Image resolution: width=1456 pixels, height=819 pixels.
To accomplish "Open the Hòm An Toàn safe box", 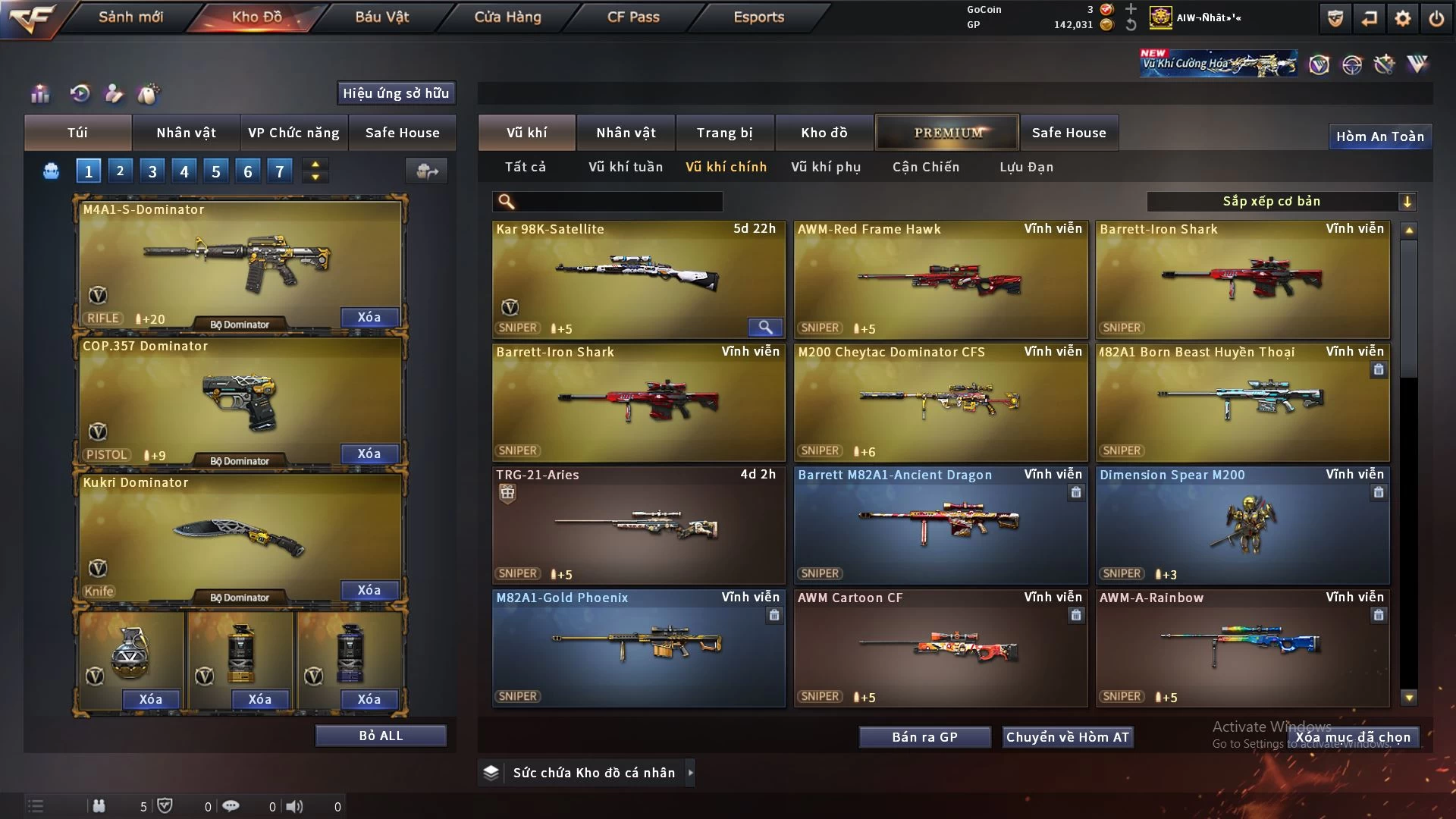I will pyautogui.click(x=1379, y=136).
